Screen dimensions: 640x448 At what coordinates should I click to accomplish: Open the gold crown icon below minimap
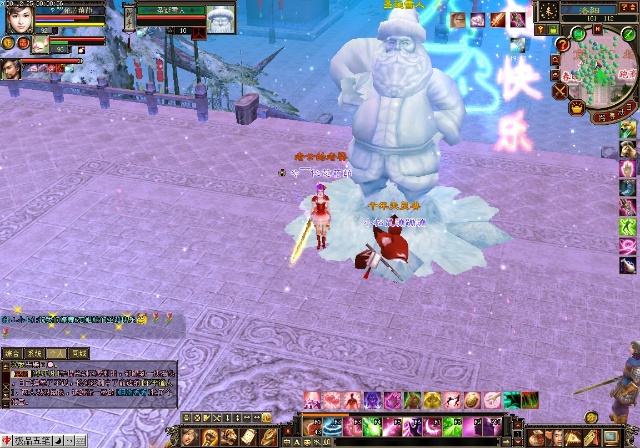tap(577, 107)
